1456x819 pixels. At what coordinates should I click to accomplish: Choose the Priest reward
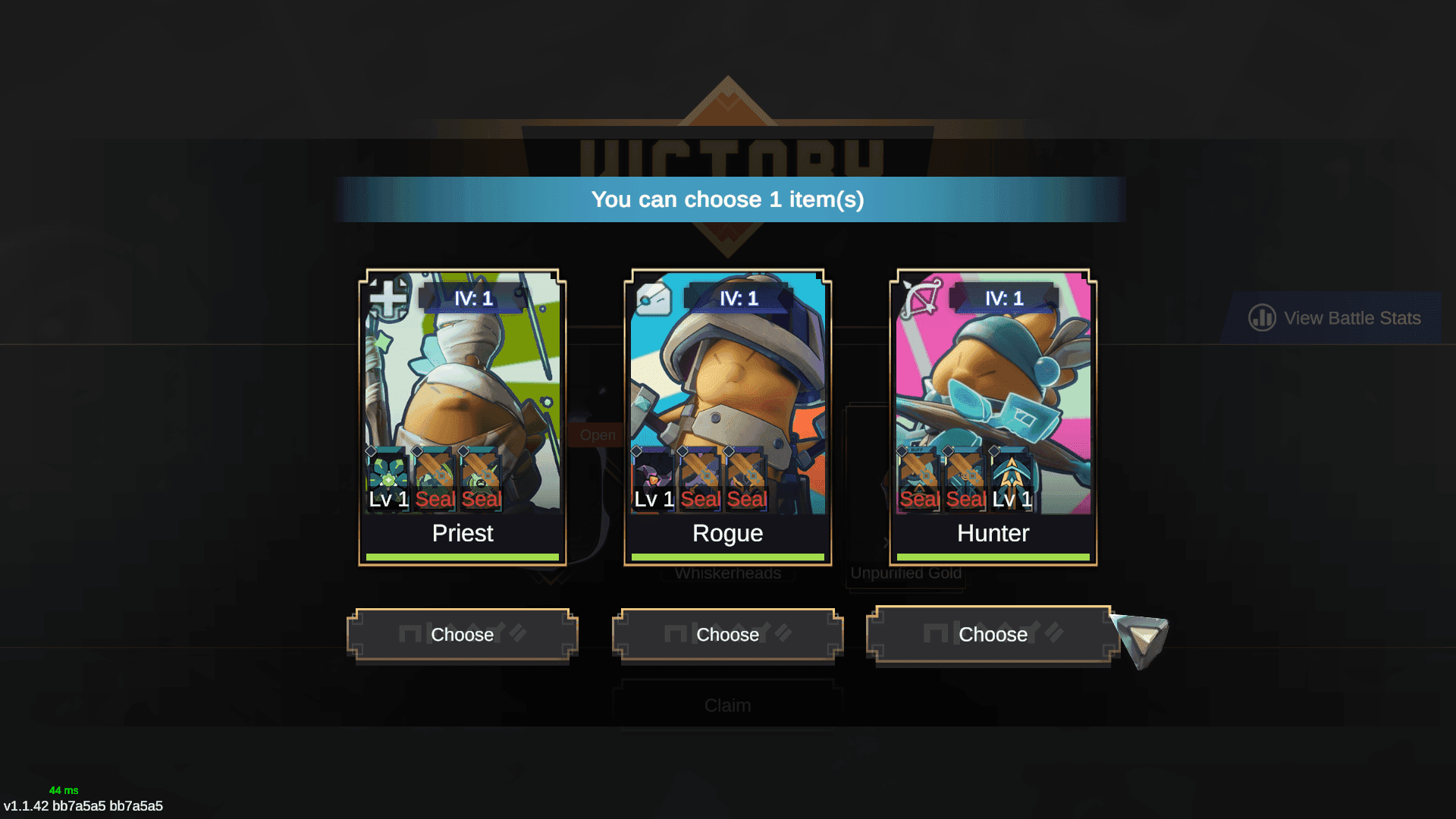click(x=462, y=635)
